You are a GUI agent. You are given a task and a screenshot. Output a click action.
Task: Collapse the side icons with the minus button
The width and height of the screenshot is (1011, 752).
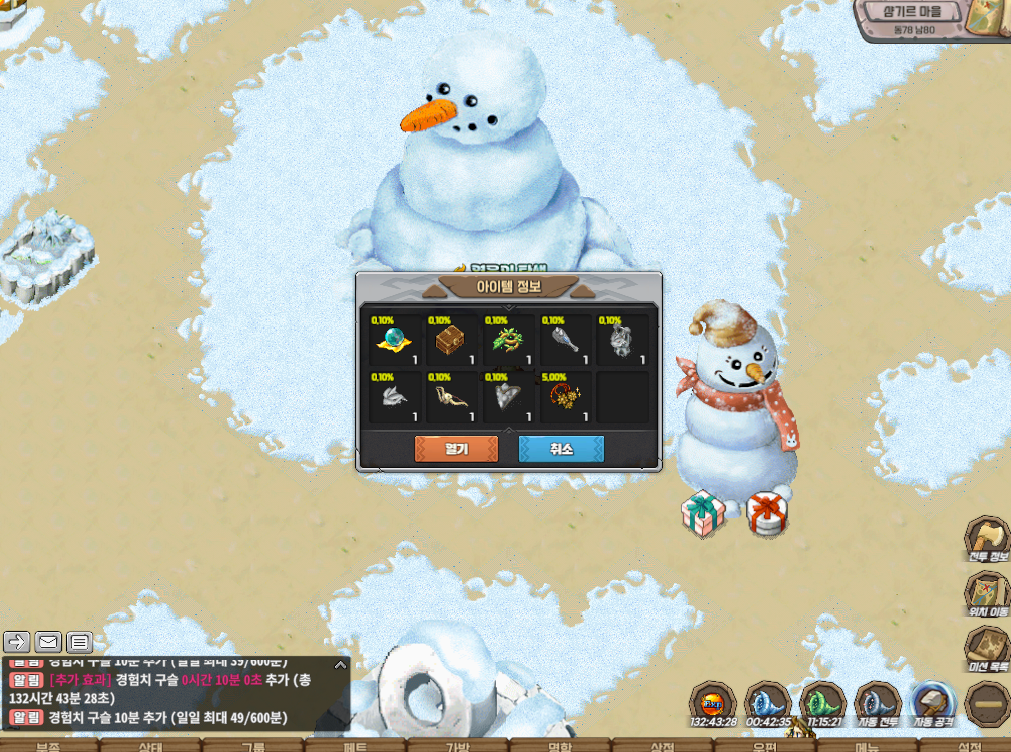point(988,704)
